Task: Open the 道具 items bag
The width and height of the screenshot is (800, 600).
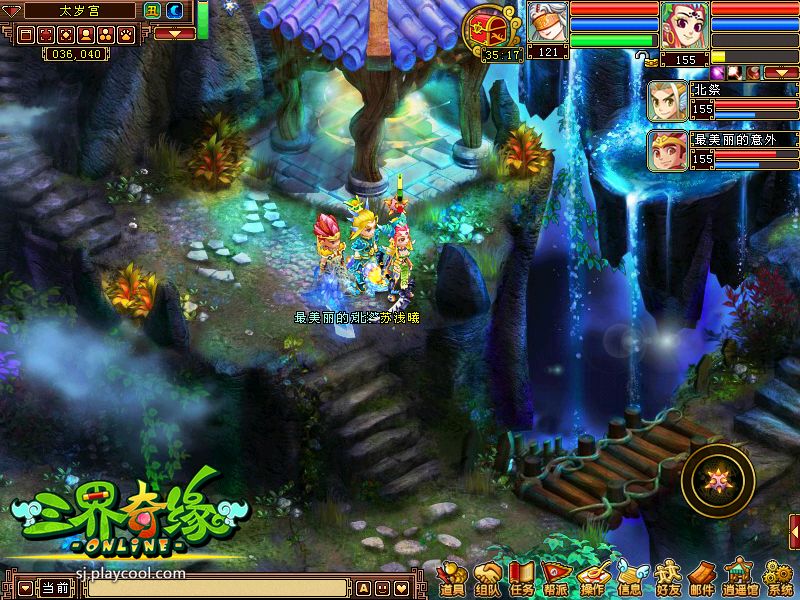Action: 452,579
